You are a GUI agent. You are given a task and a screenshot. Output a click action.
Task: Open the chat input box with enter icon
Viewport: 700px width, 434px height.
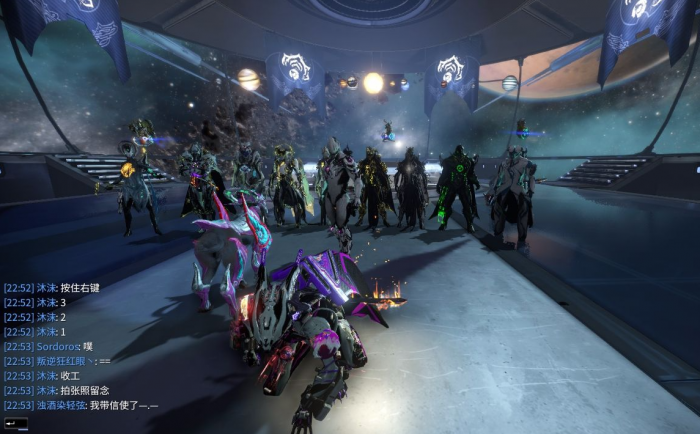click(14, 423)
